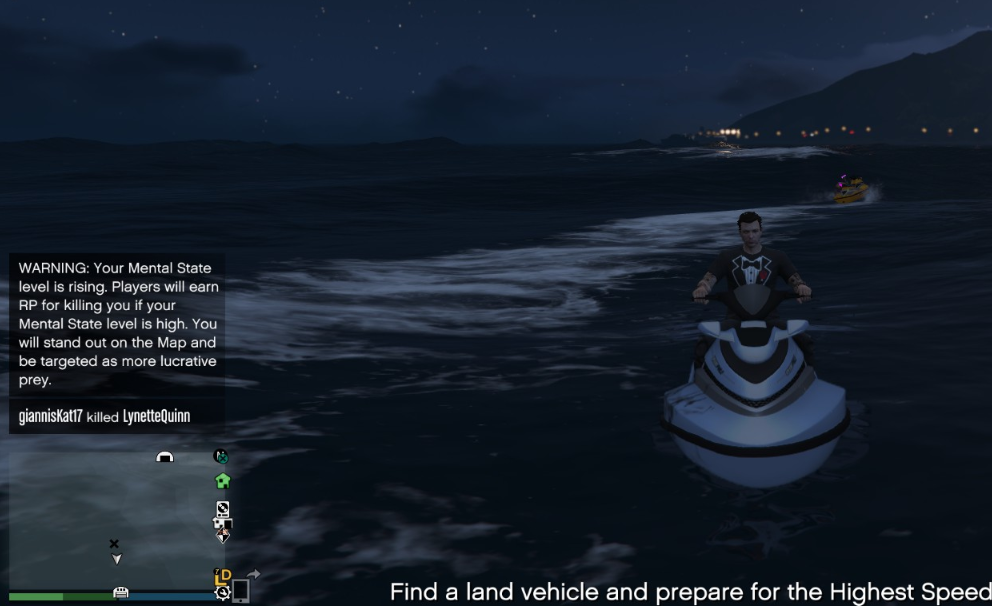Select the green house marker on minimap
Viewport: 992px width, 606px height.
(x=222, y=481)
